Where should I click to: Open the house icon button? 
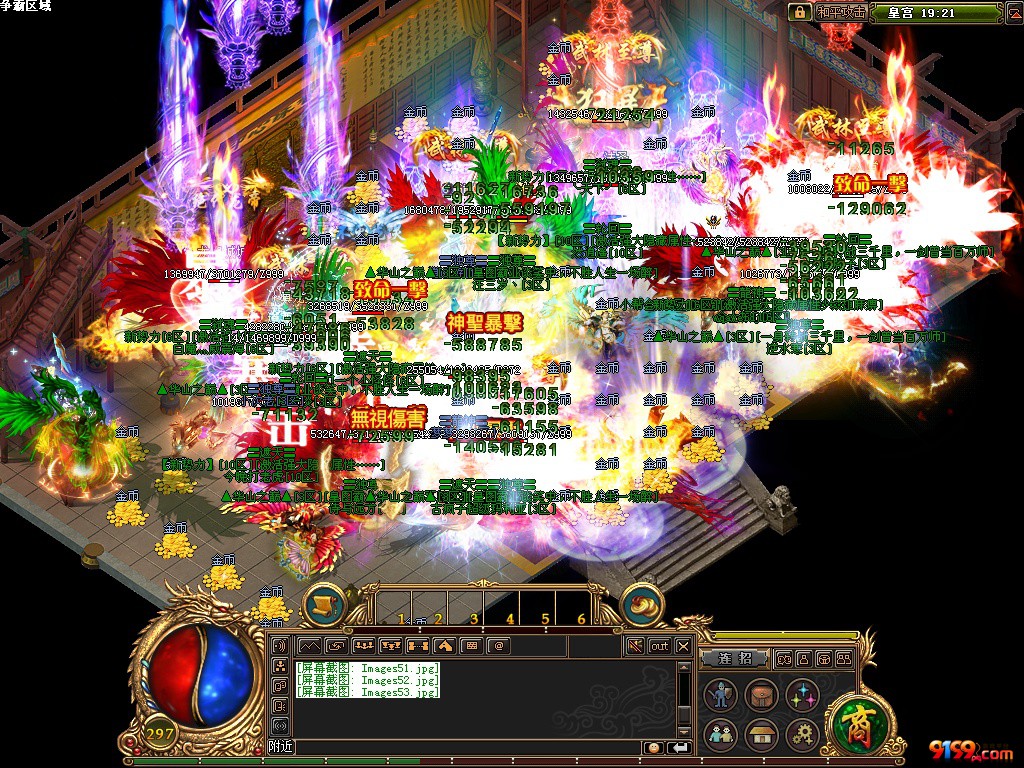[x=760, y=735]
